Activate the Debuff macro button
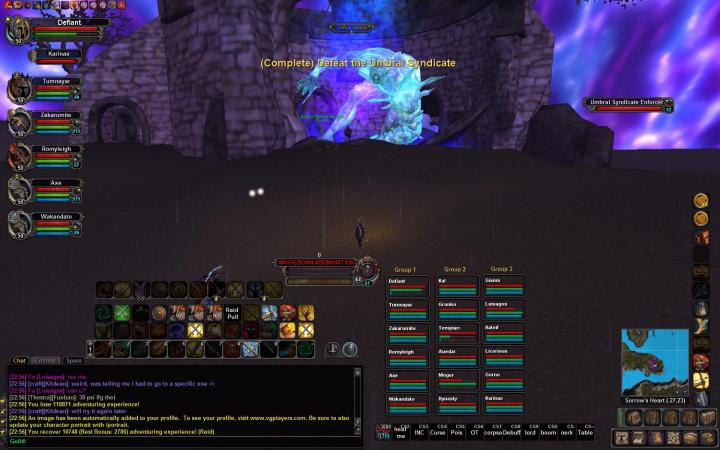Screen dimensions: 720x450 point(513,432)
